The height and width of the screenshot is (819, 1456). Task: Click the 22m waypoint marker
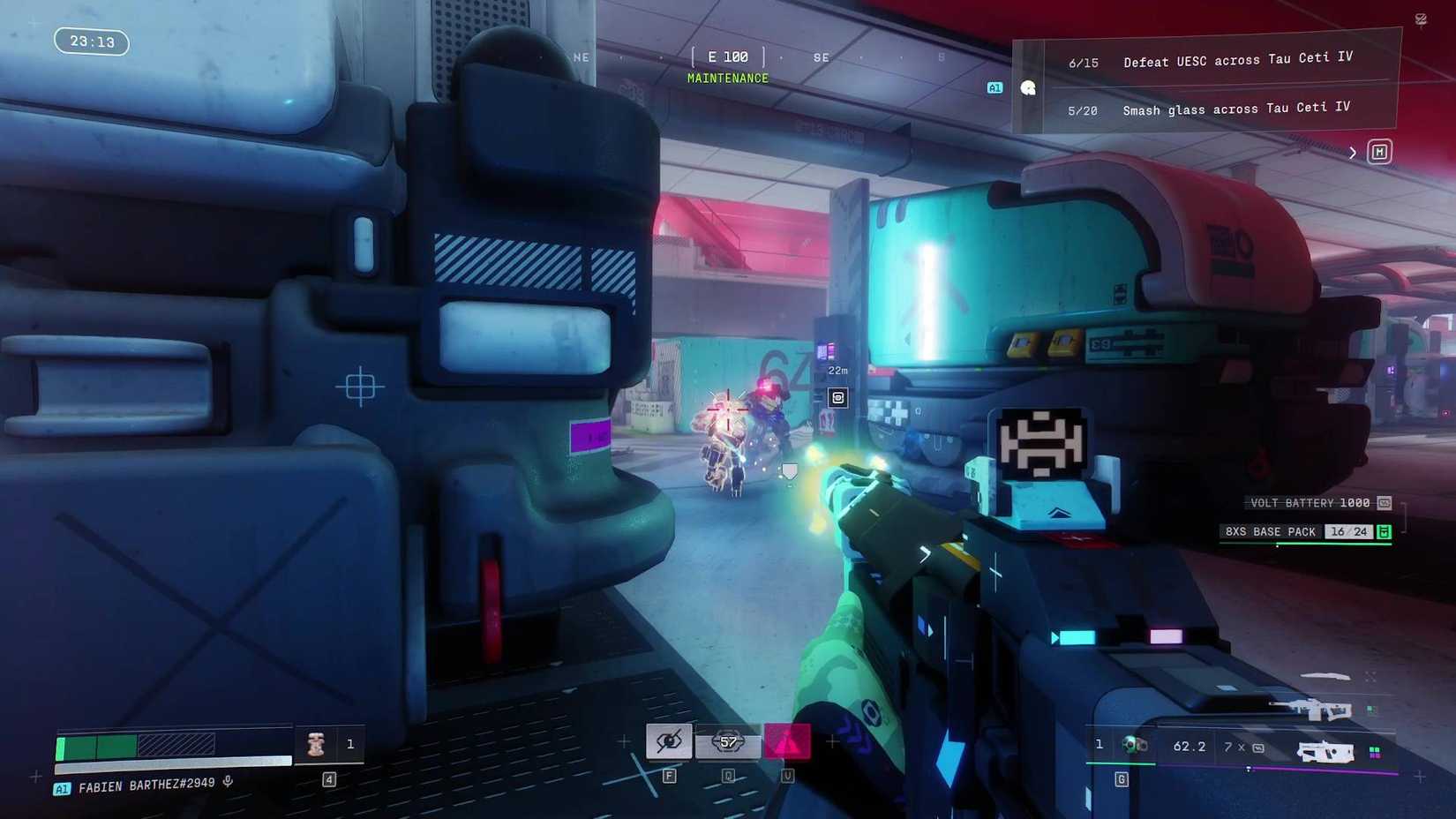(x=837, y=371)
